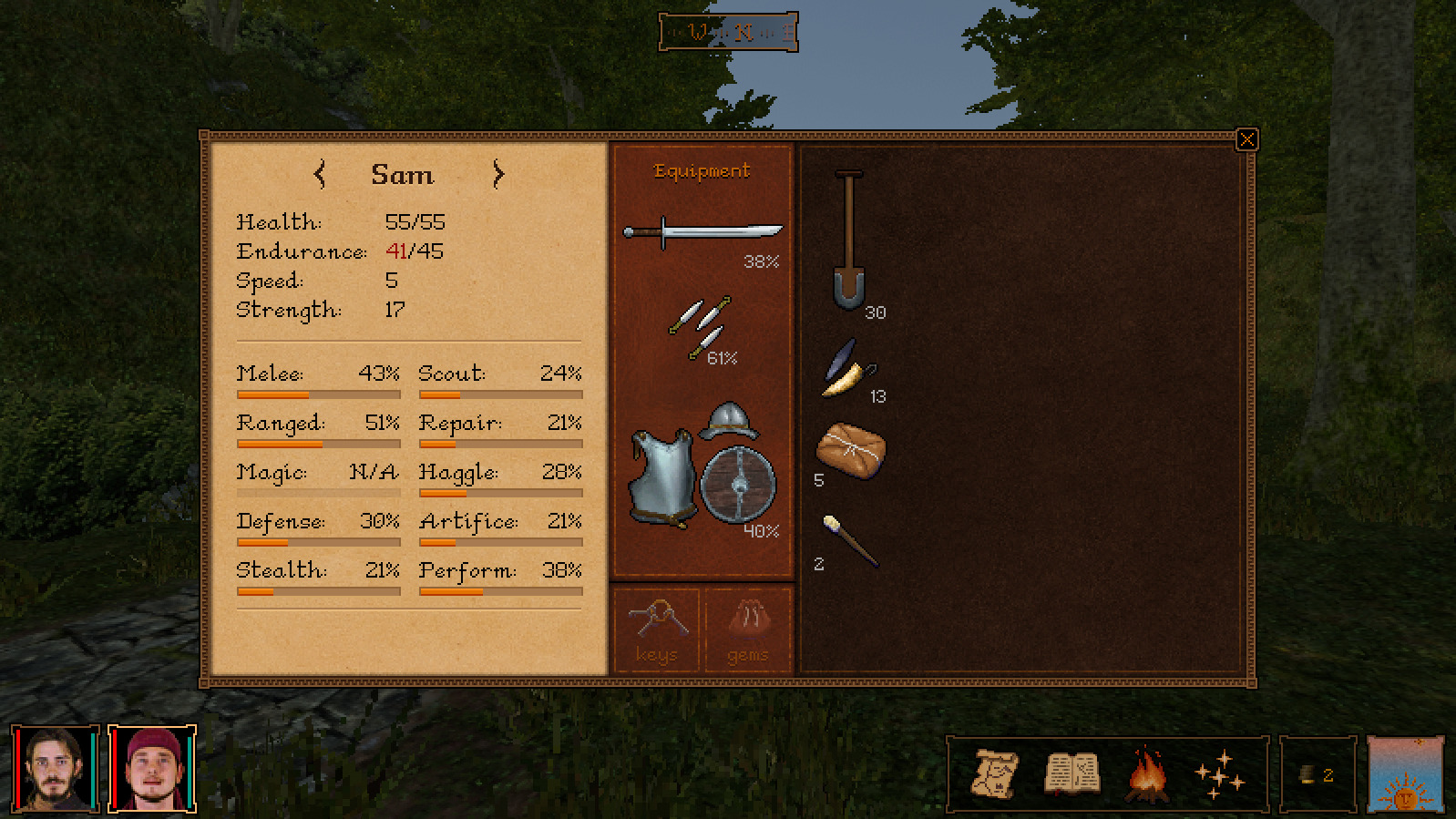
Task: Click the left arrow beside Sam's name
Action: [x=318, y=175]
